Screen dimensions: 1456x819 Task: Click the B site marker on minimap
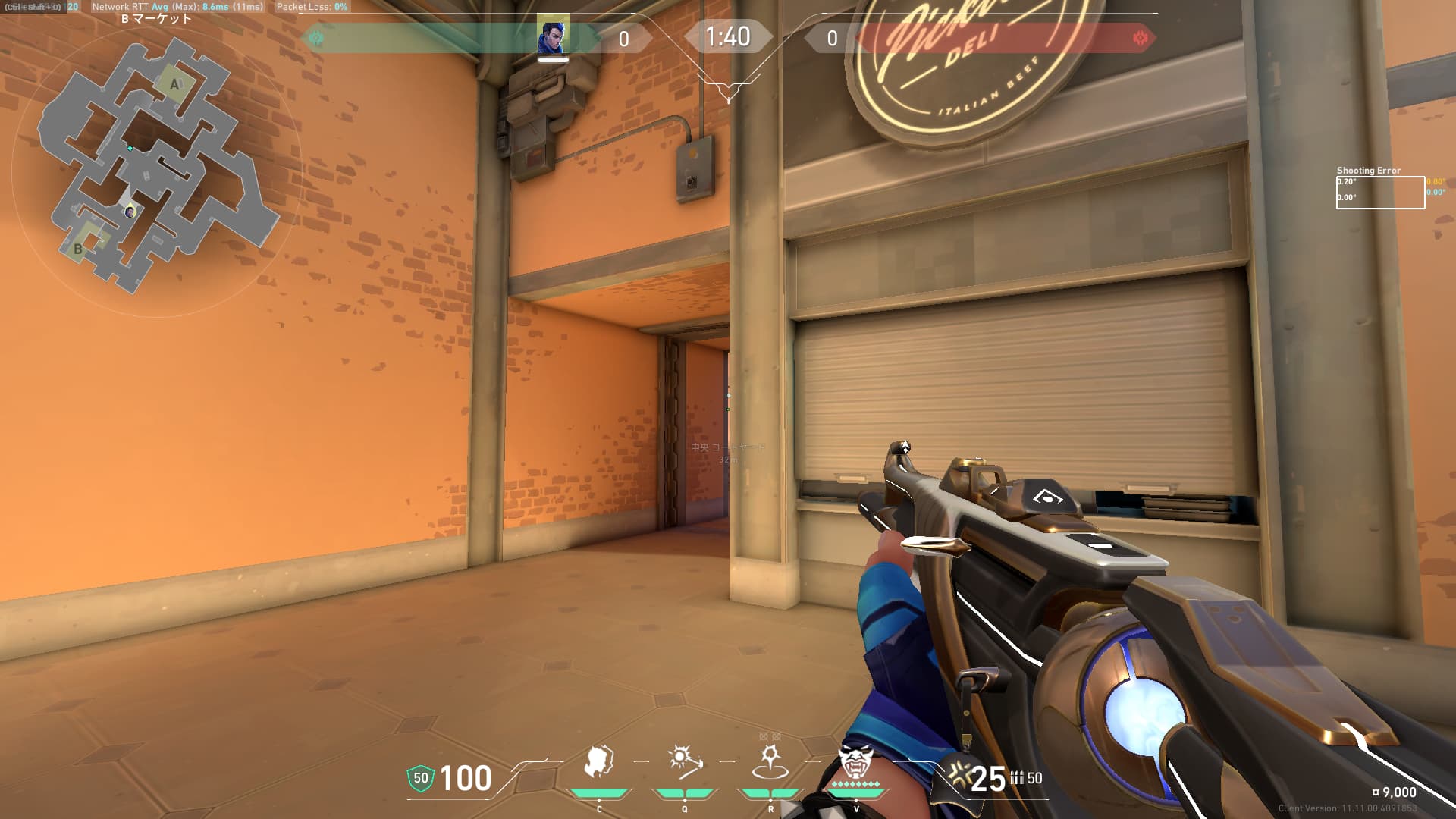coord(78,248)
